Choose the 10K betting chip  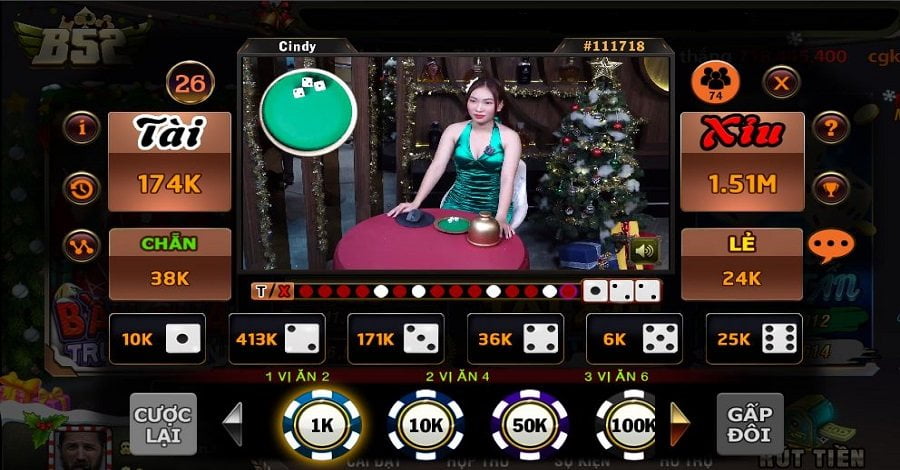(425, 424)
